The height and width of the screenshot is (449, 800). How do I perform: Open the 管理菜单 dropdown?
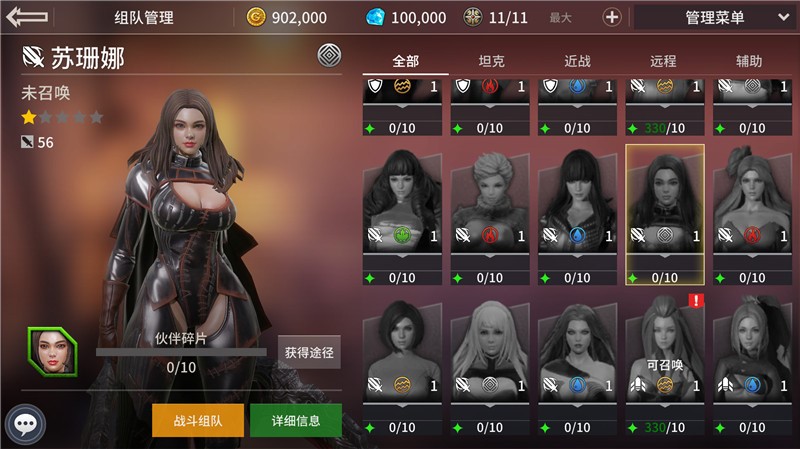pyautogui.click(x=714, y=17)
